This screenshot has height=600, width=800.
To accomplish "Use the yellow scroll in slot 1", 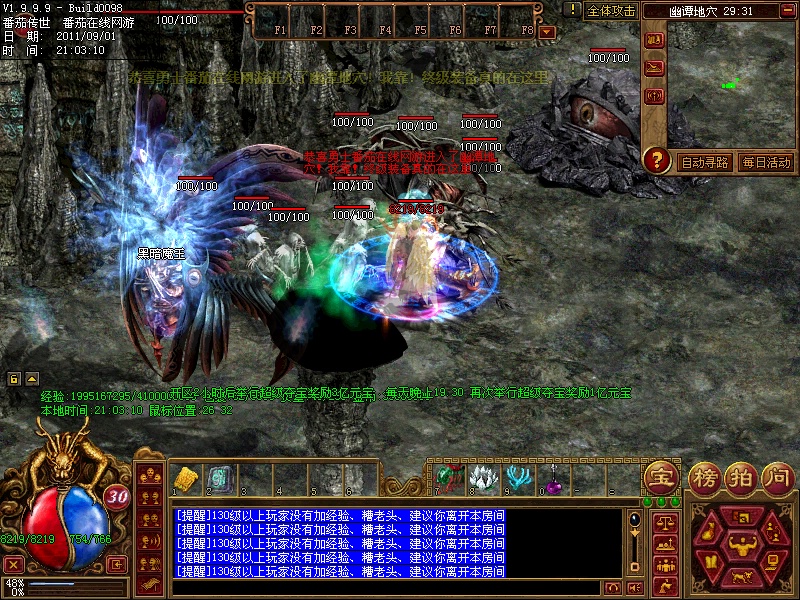I will click(x=185, y=478).
